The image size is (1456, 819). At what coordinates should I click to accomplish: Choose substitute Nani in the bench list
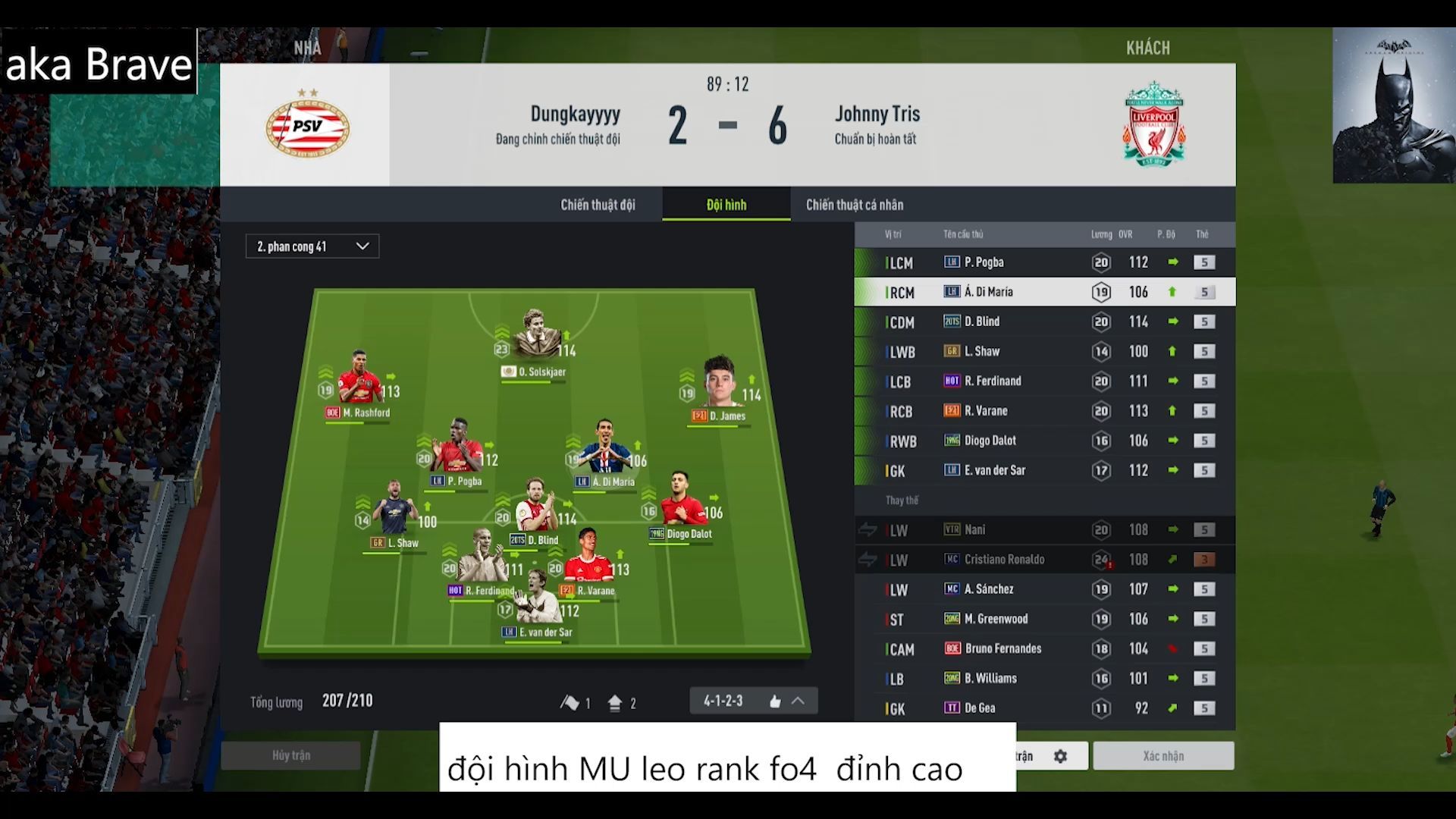point(1044,530)
